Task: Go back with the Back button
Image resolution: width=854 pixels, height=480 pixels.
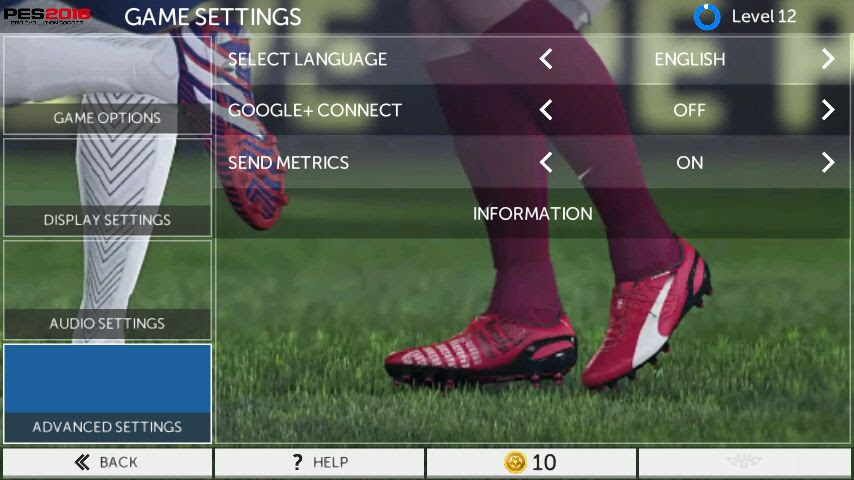Action: click(107, 462)
